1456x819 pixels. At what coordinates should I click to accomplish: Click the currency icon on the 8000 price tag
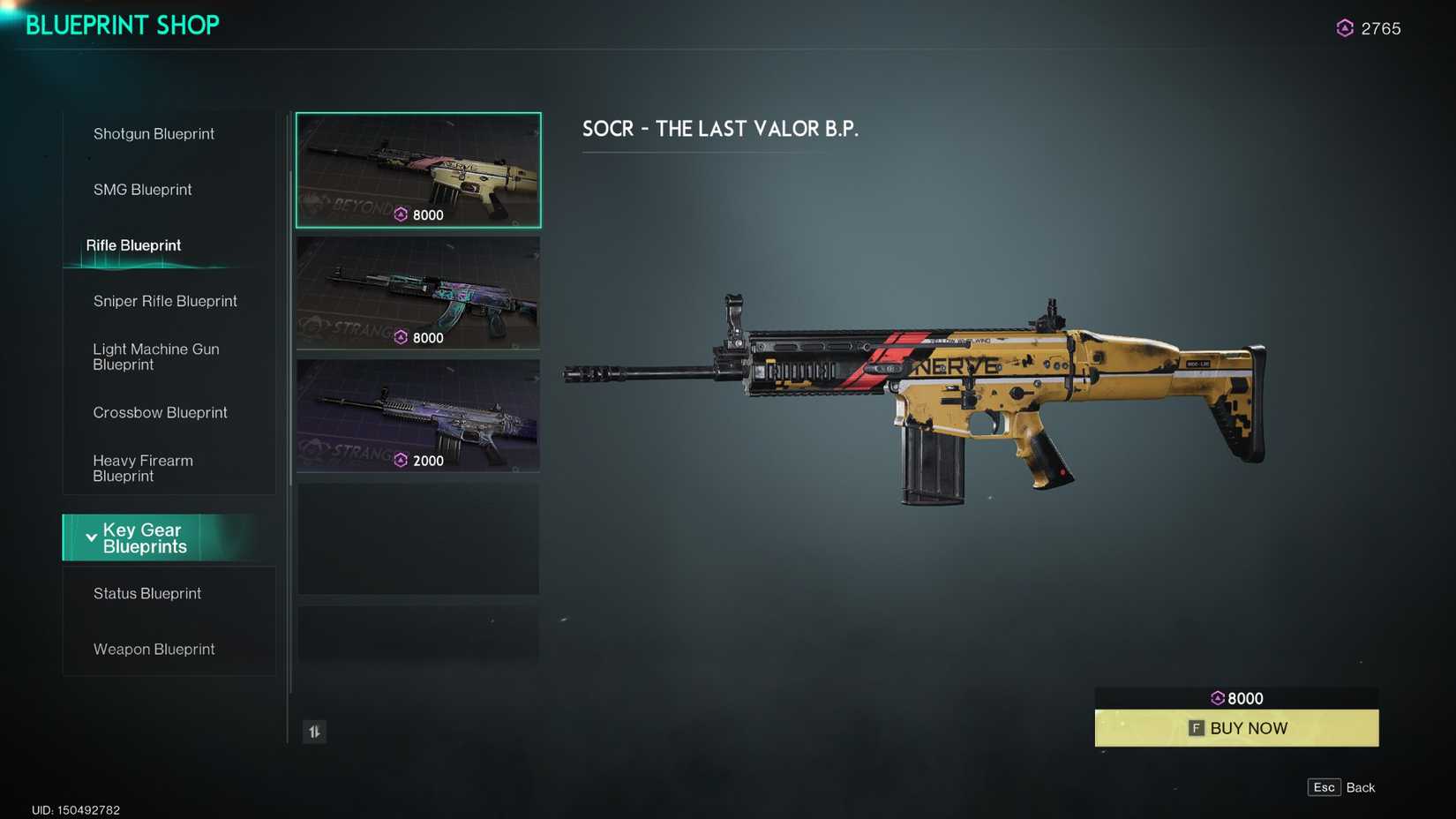(x=401, y=337)
